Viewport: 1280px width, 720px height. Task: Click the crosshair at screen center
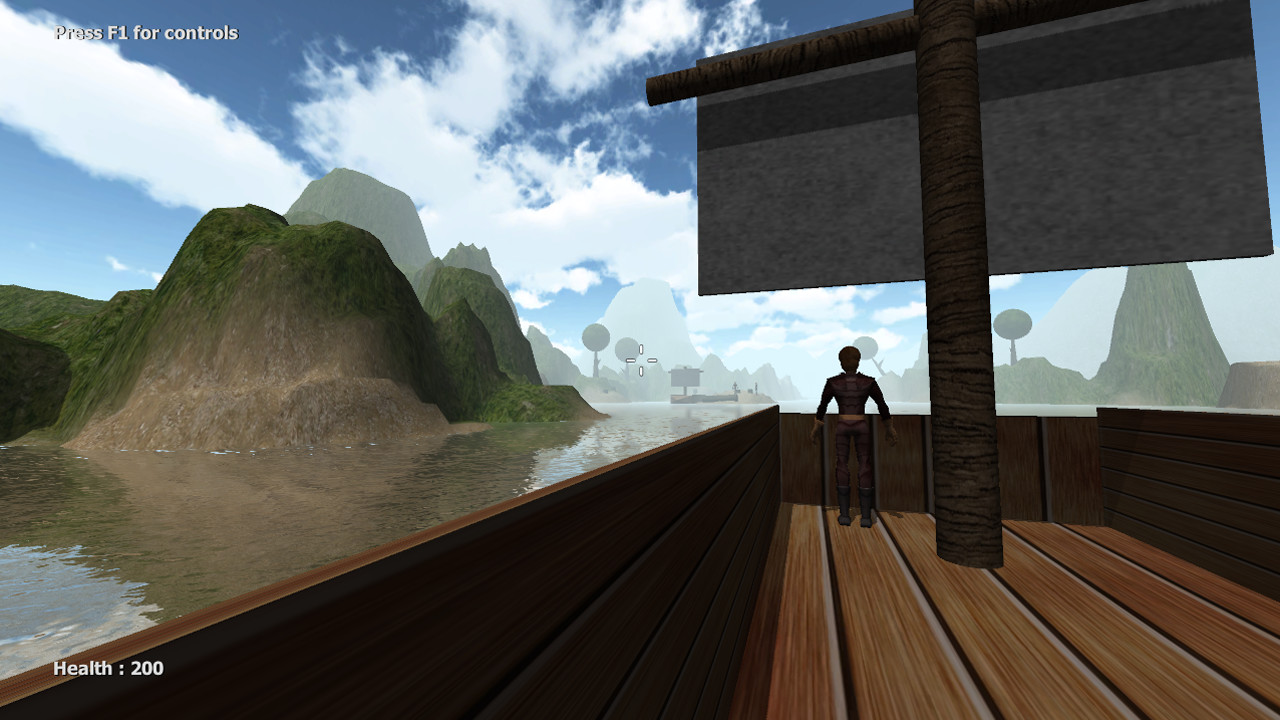click(641, 359)
